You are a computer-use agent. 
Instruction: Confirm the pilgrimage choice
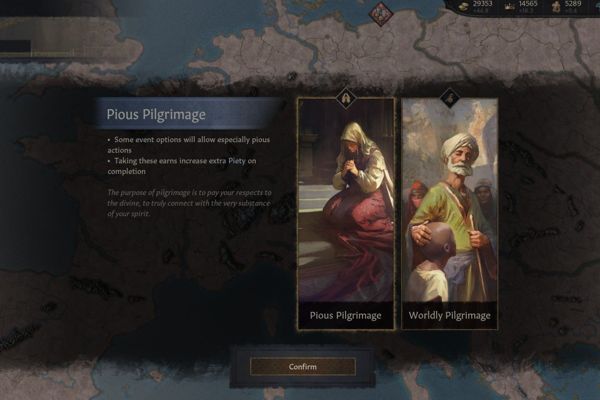point(302,367)
